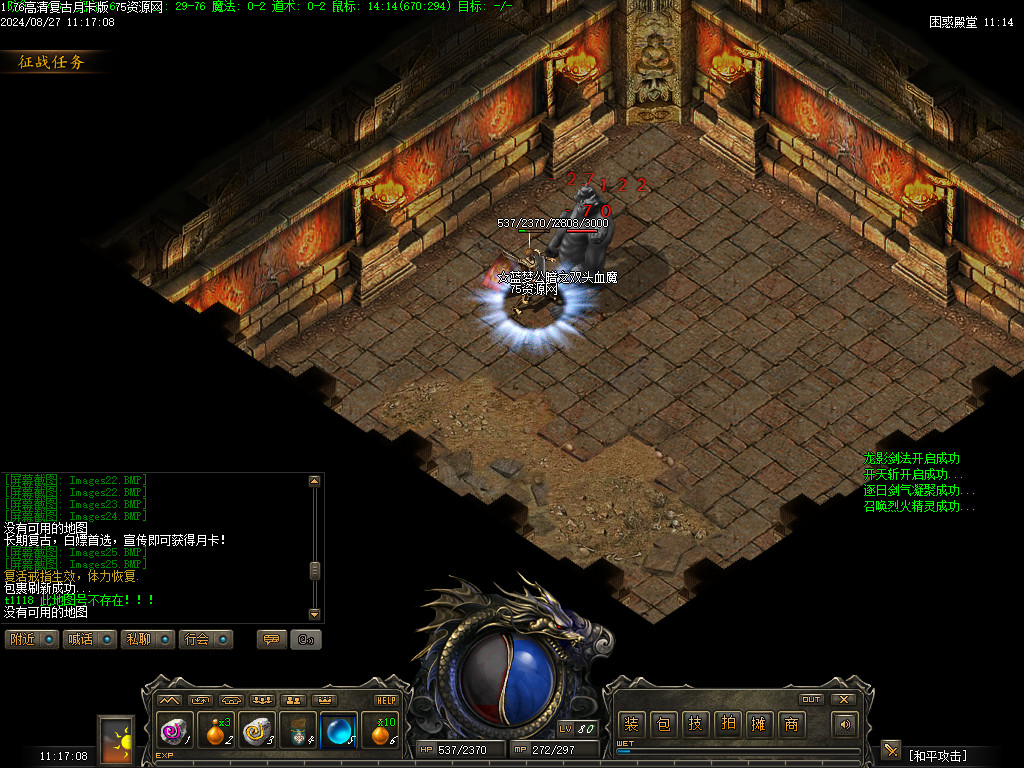Open the bag with the 包 button
Screen dimensions: 1024x768
(x=663, y=725)
